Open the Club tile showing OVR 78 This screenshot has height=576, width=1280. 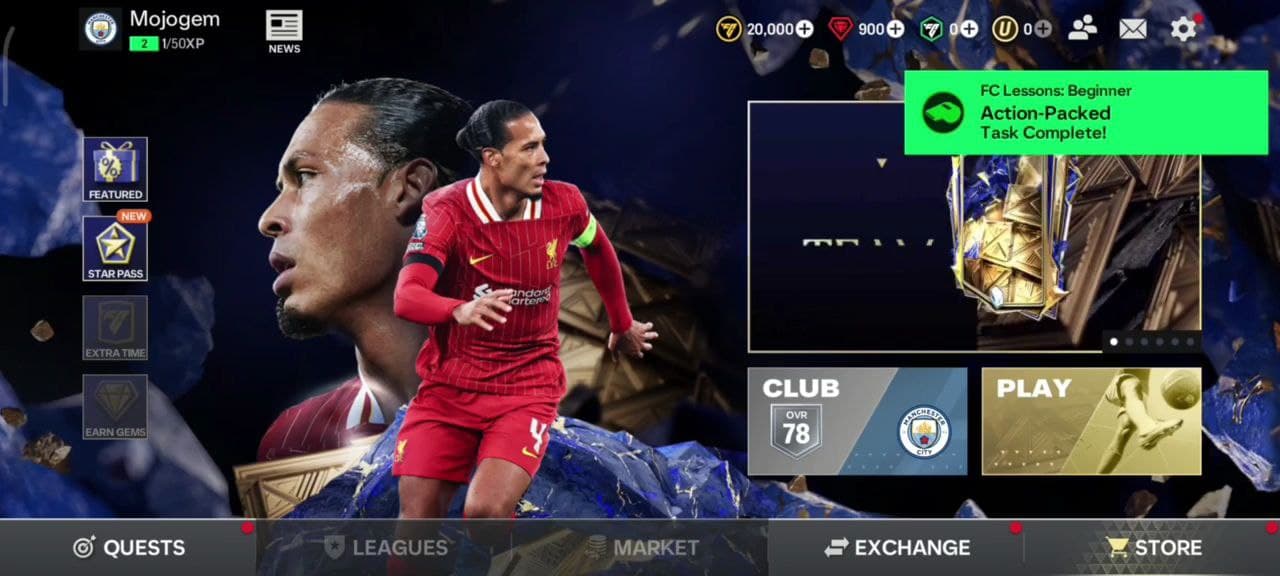[857, 421]
